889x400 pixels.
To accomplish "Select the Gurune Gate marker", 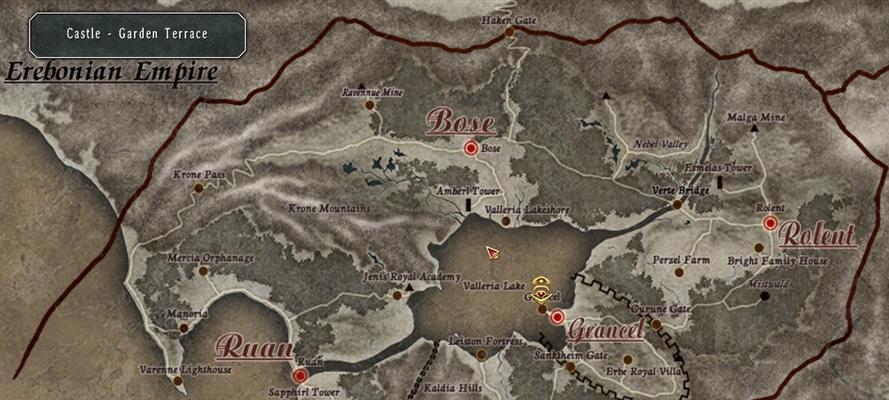I will [656, 323].
